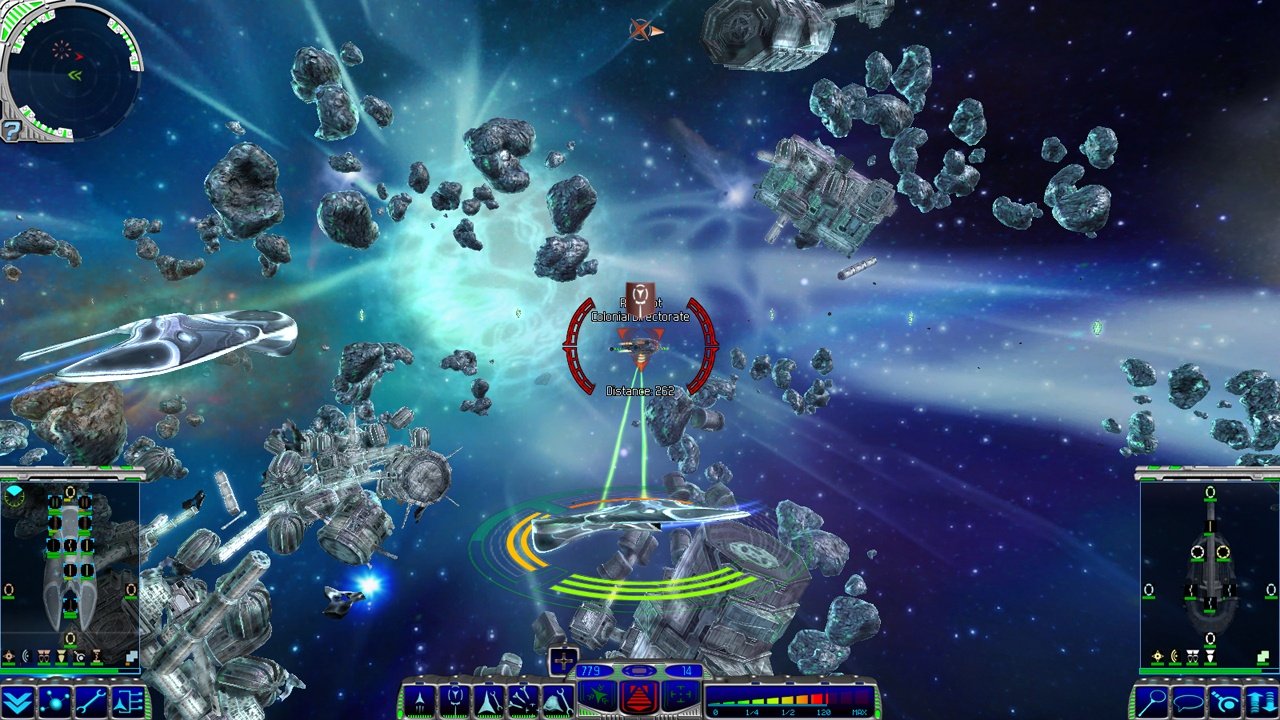Image resolution: width=1280 pixels, height=720 pixels.
Task: Click the cross-shaped button above the HUD
Action: [563, 660]
